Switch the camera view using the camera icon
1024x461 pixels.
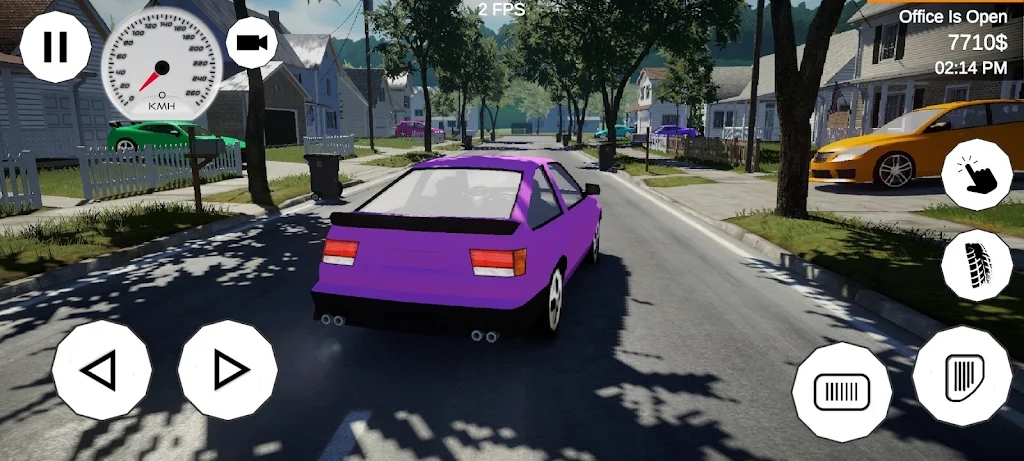(252, 42)
